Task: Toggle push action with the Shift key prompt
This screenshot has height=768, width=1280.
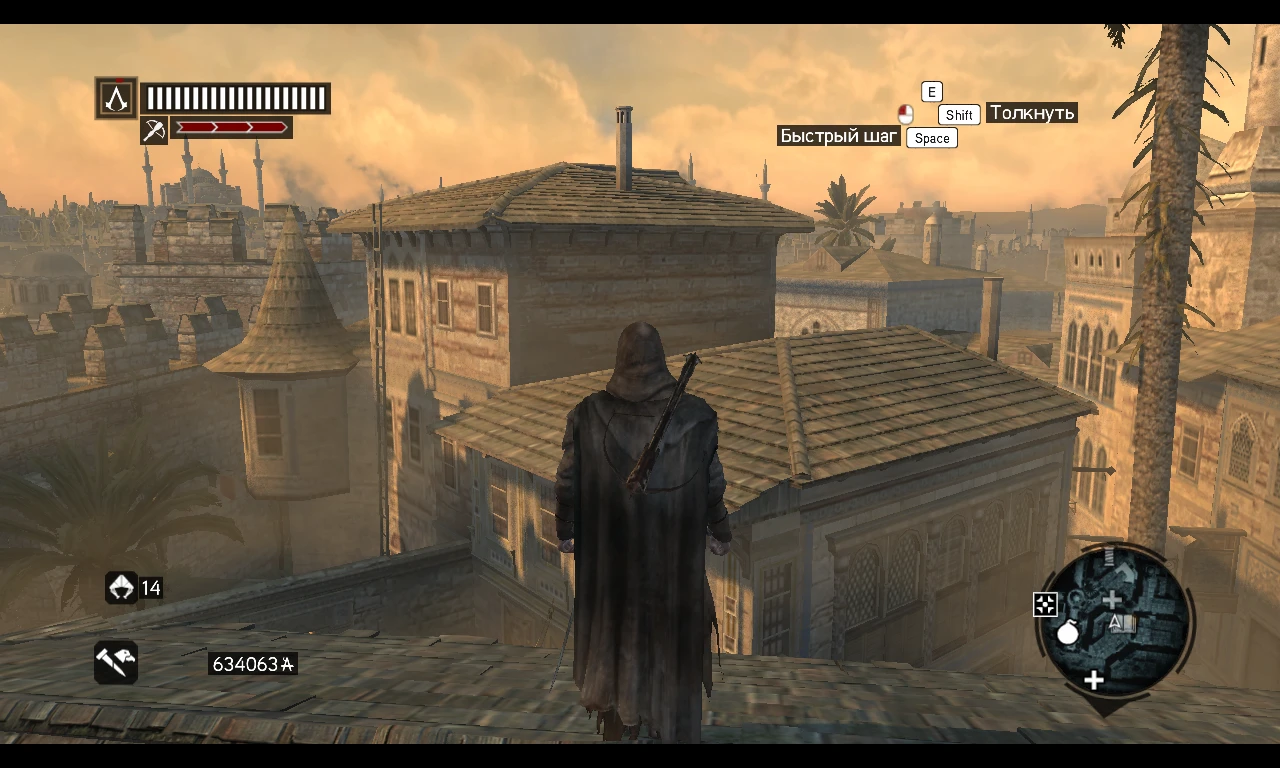Action: (x=958, y=115)
